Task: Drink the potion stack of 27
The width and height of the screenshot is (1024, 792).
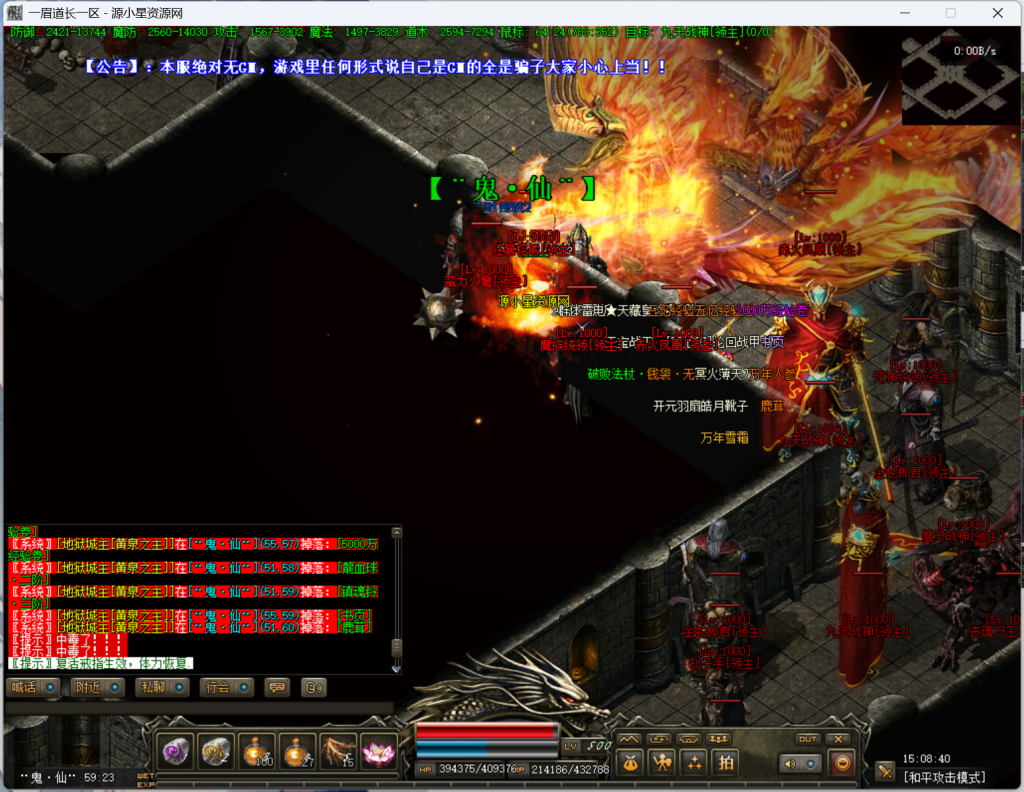Action: point(297,751)
